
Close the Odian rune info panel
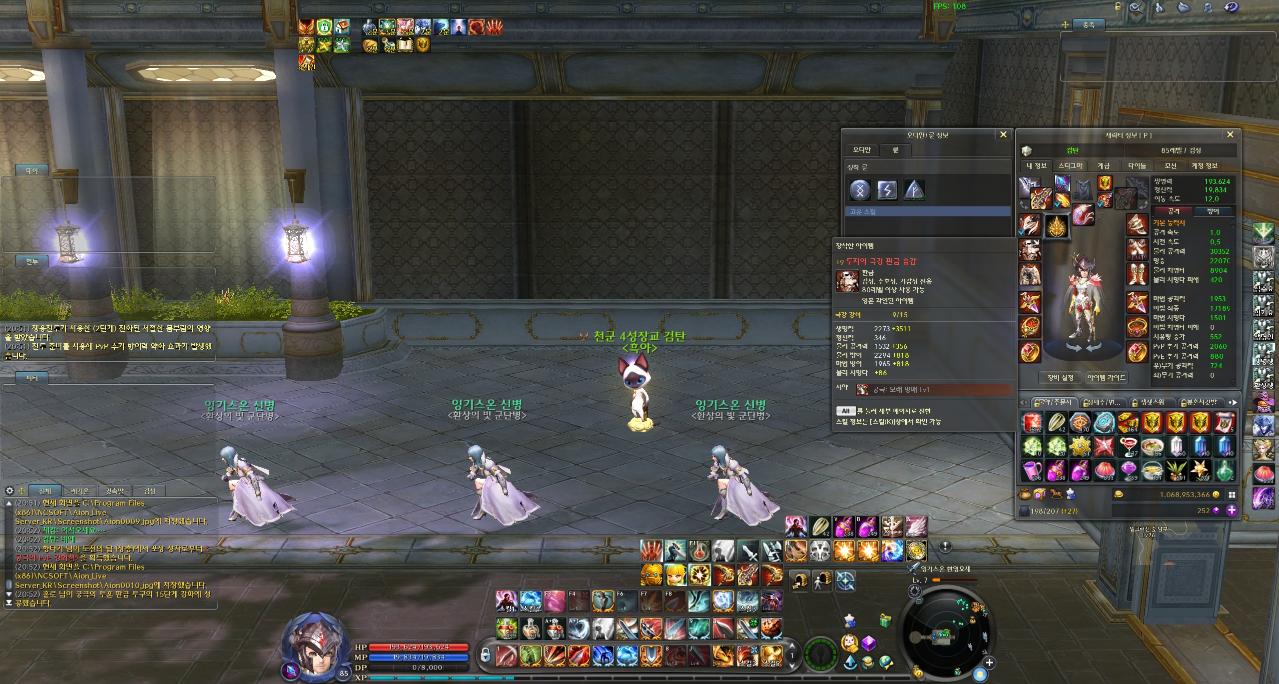tap(1003, 134)
